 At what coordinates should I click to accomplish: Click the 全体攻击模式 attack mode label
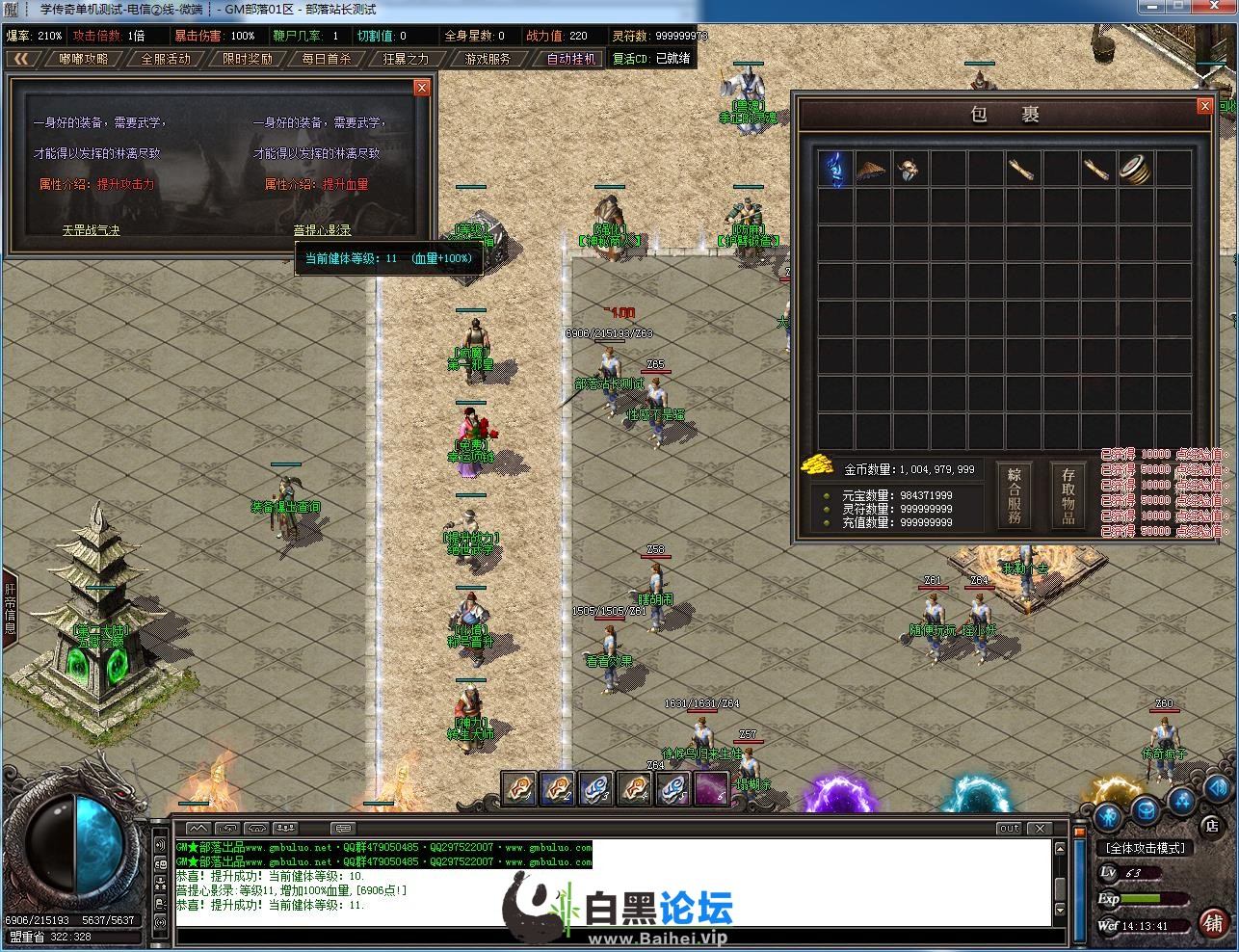point(1147,848)
